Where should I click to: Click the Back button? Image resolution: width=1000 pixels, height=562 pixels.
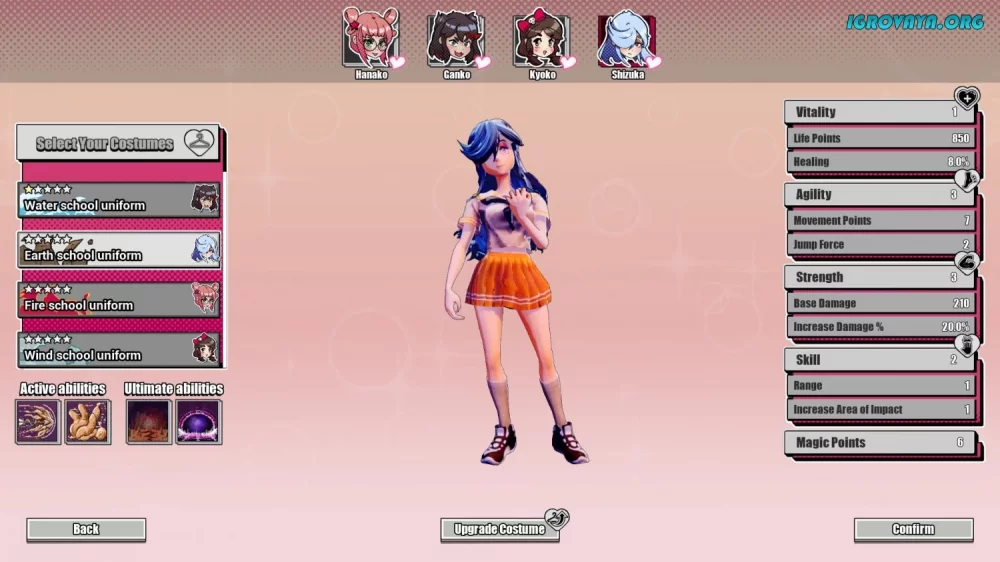coord(86,529)
